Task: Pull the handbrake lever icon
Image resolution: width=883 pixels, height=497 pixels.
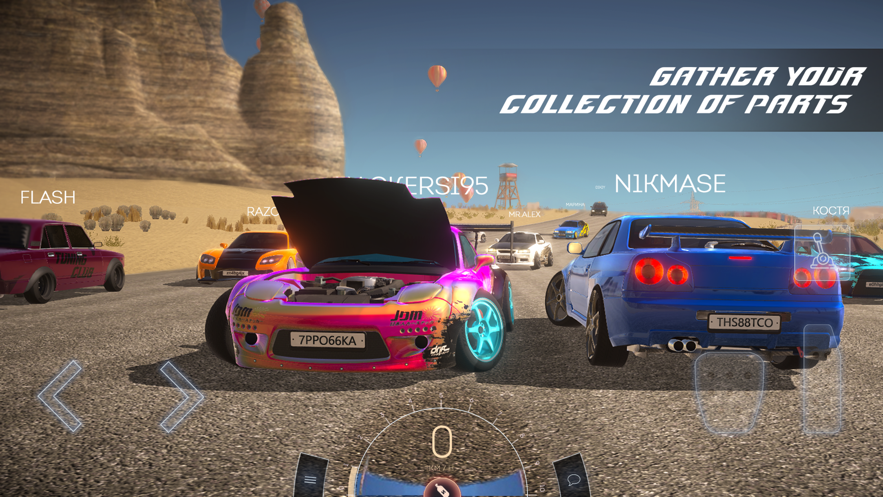Action: (x=821, y=253)
